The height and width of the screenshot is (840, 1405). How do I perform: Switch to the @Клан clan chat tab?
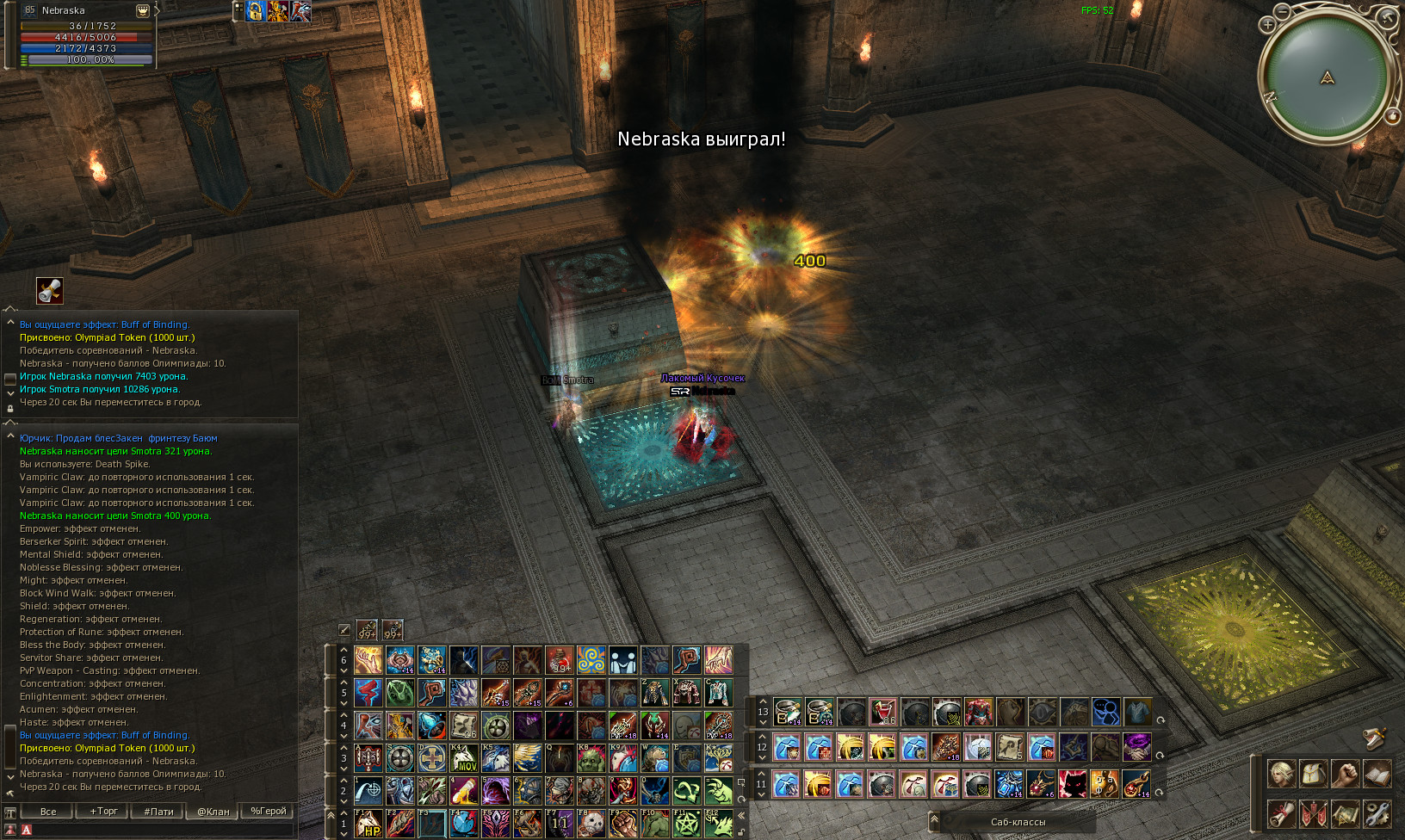(213, 811)
